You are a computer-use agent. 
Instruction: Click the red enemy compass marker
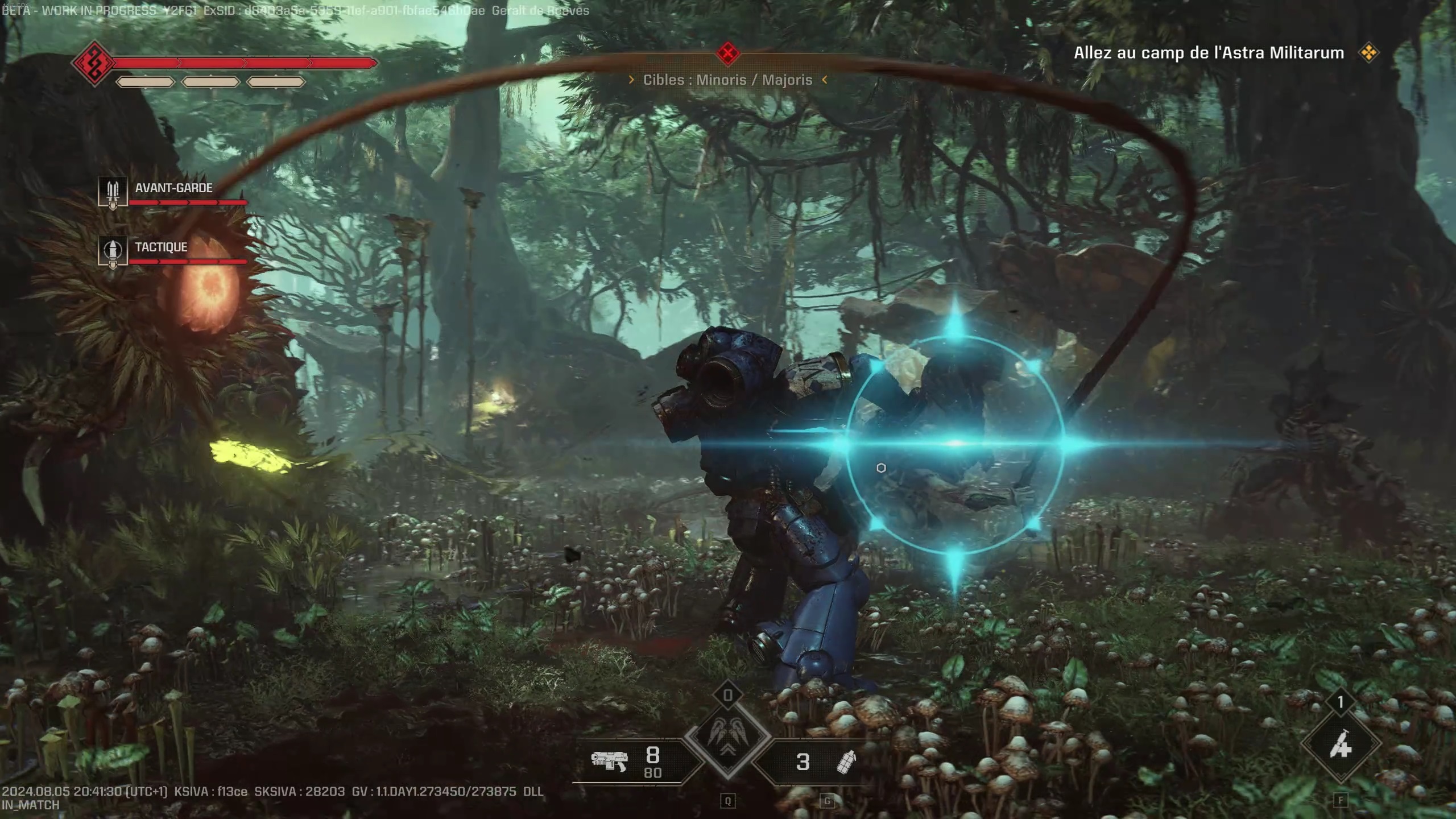pyautogui.click(x=727, y=53)
